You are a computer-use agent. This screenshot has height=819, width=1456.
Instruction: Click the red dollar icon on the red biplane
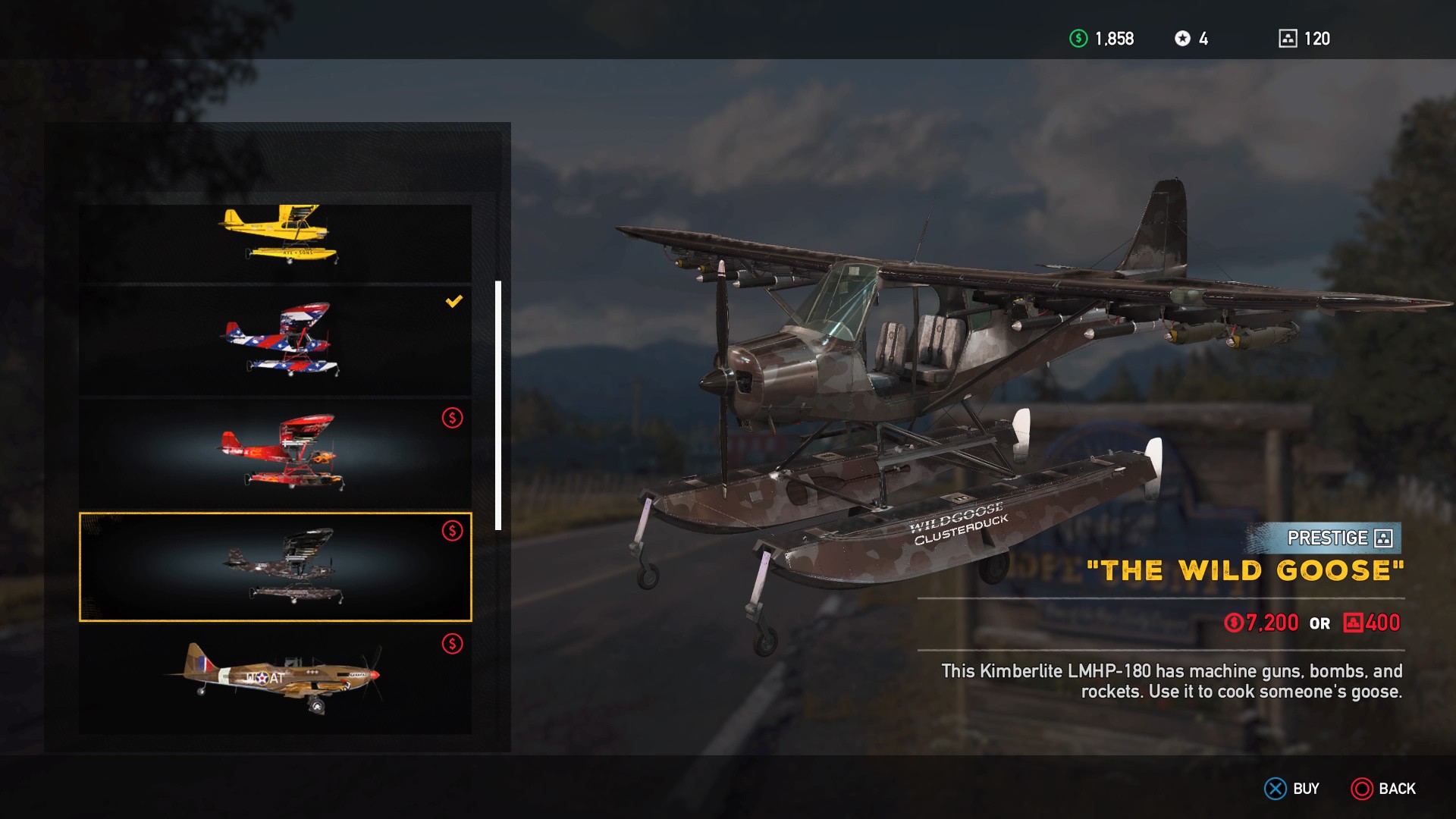[453, 418]
